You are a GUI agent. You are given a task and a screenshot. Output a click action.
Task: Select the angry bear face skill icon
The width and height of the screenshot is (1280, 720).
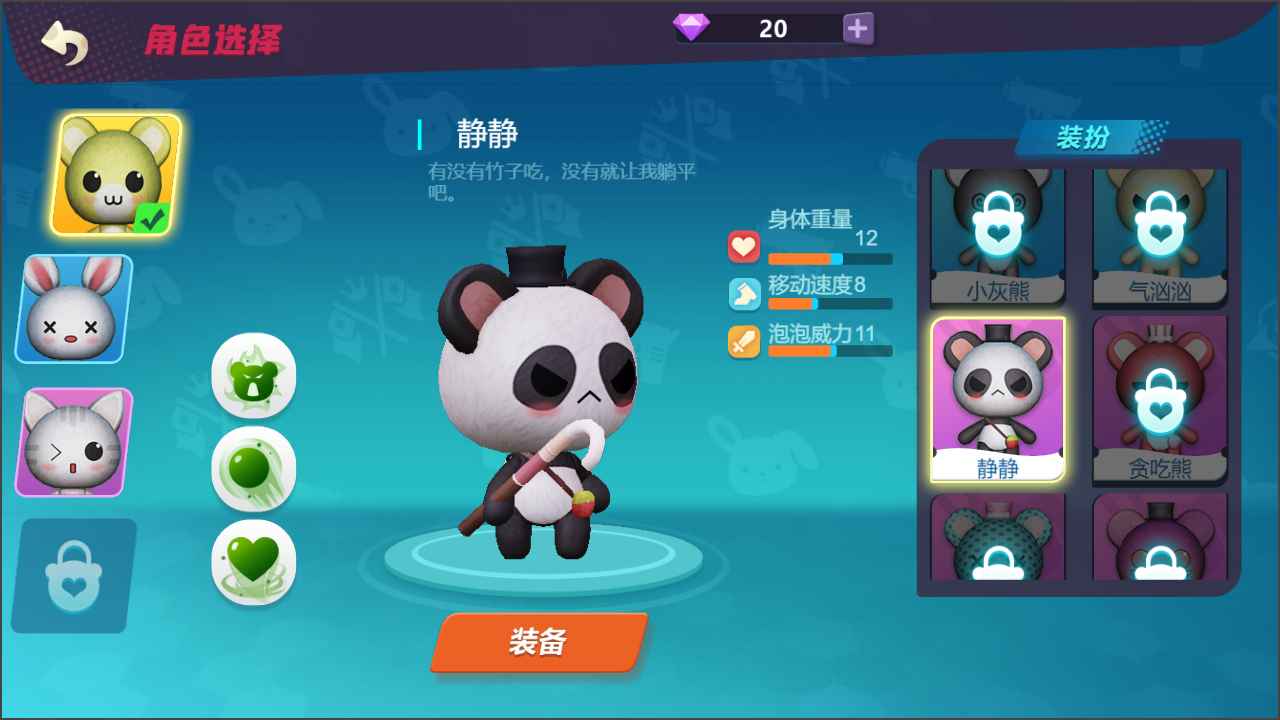tap(253, 375)
